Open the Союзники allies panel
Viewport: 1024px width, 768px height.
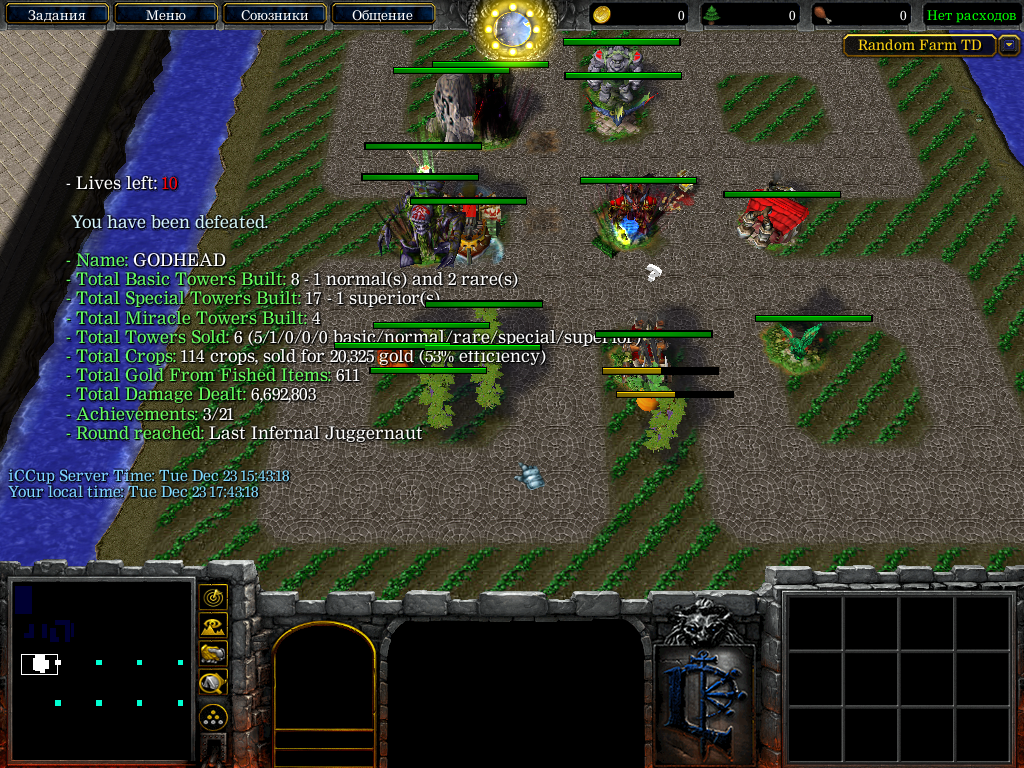click(274, 15)
